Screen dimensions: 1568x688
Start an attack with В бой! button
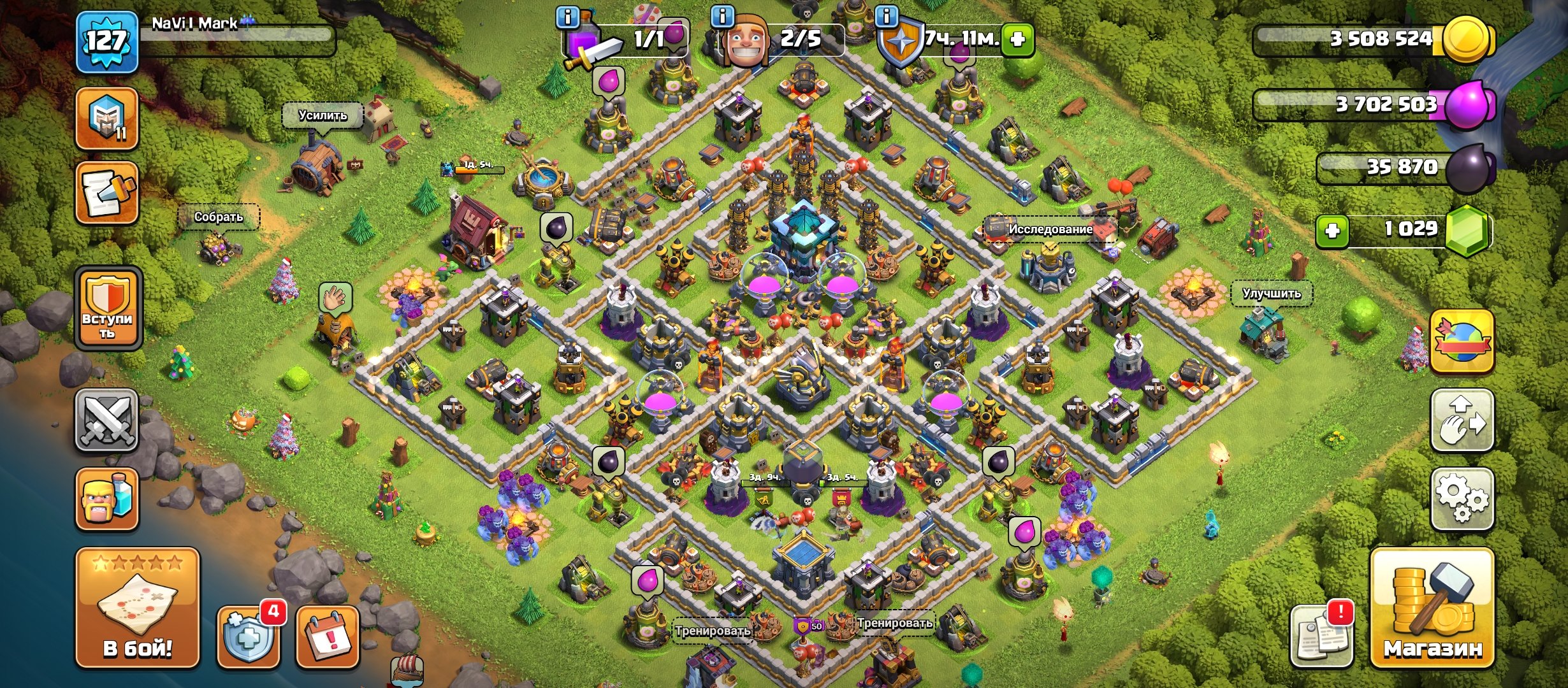pyautogui.click(x=138, y=608)
